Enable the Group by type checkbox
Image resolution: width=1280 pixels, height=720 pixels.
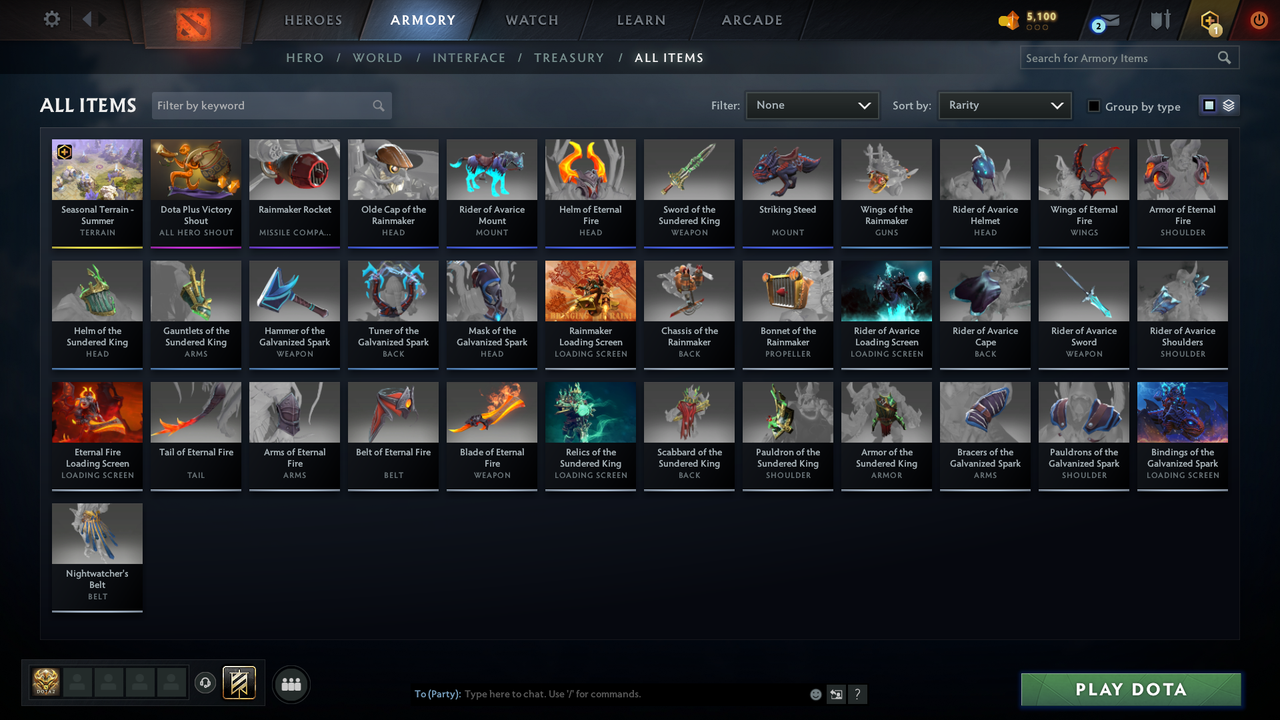coord(1094,106)
